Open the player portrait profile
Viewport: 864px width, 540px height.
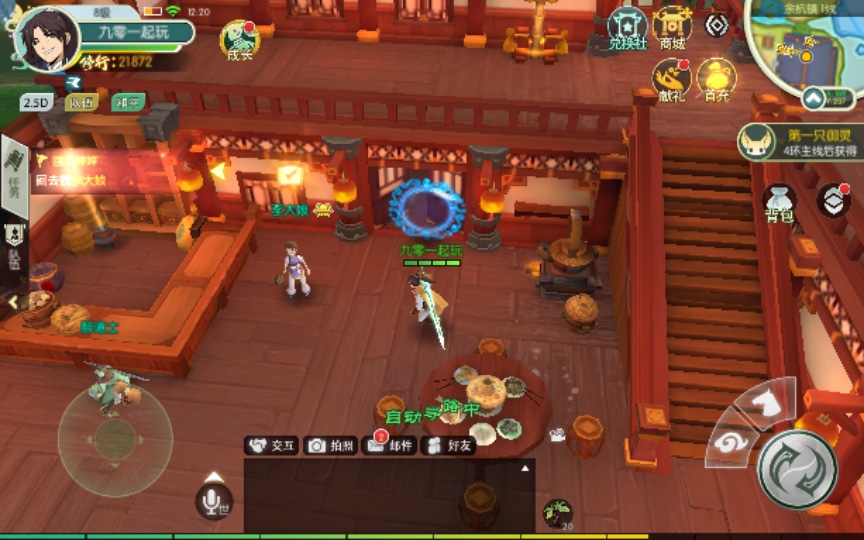pos(47,38)
